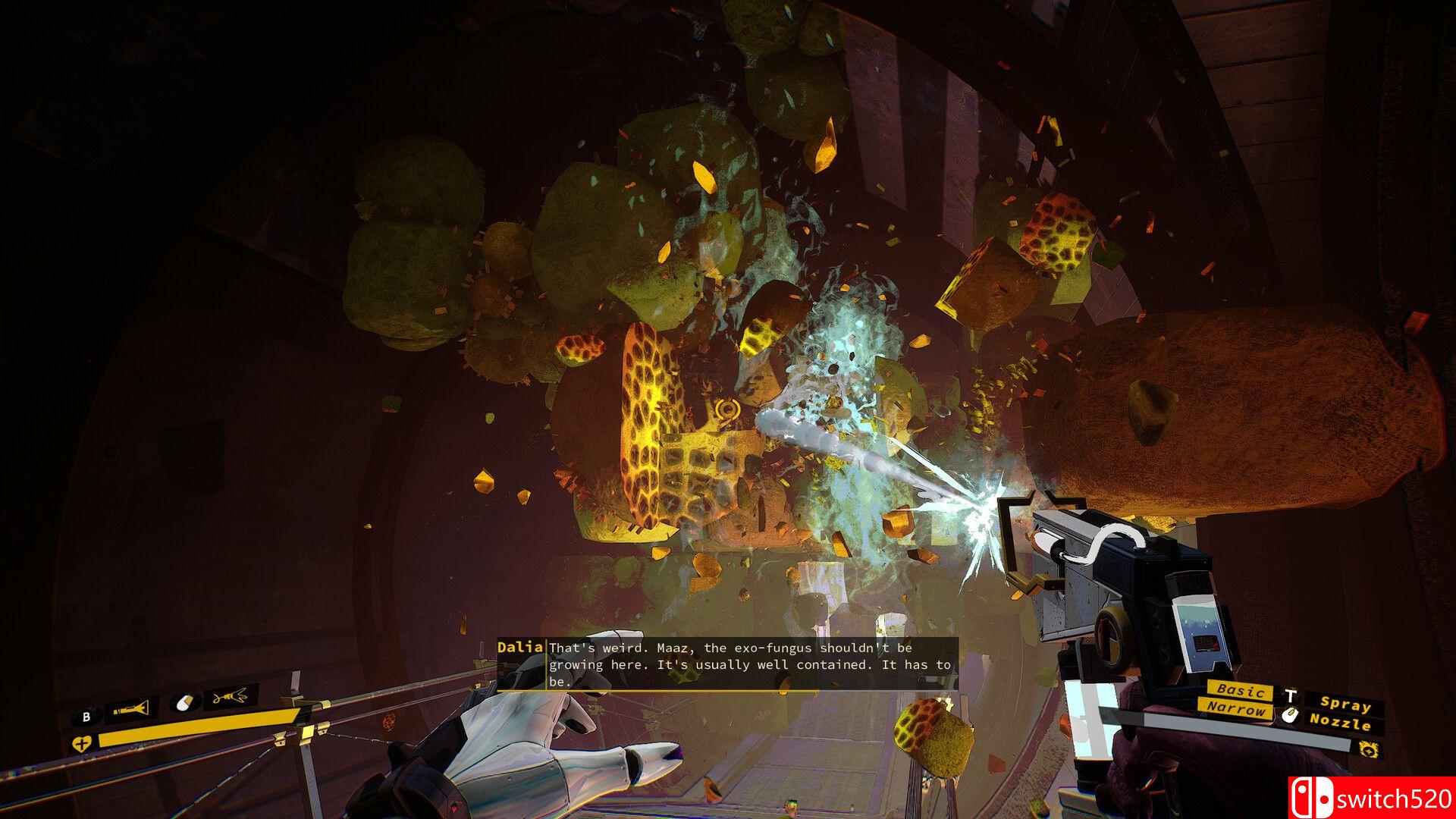Image resolution: width=1456 pixels, height=819 pixels.
Task: Click the heart health icon
Action: (81, 743)
